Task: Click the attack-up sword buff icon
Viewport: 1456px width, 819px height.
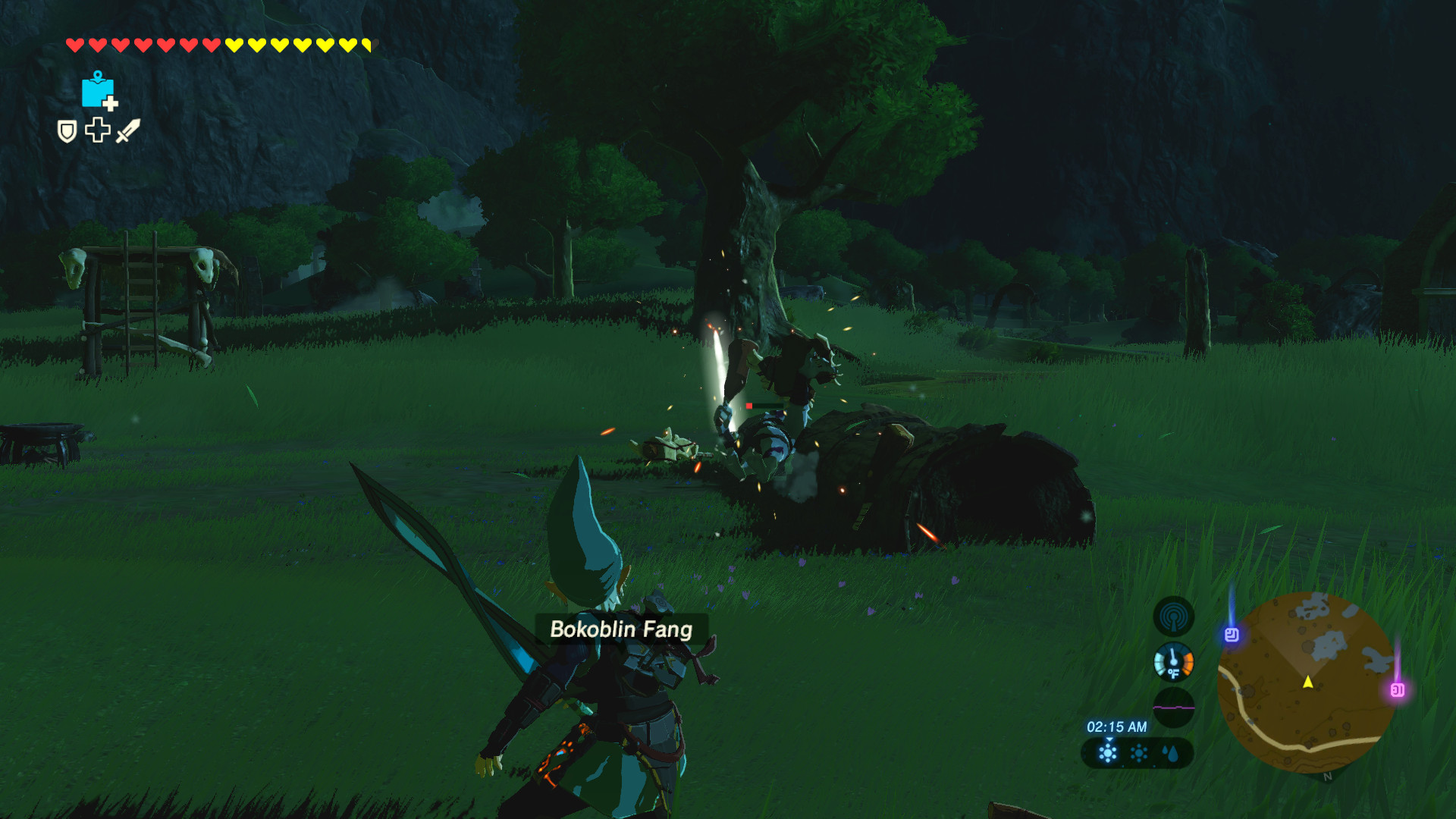Action: click(127, 130)
